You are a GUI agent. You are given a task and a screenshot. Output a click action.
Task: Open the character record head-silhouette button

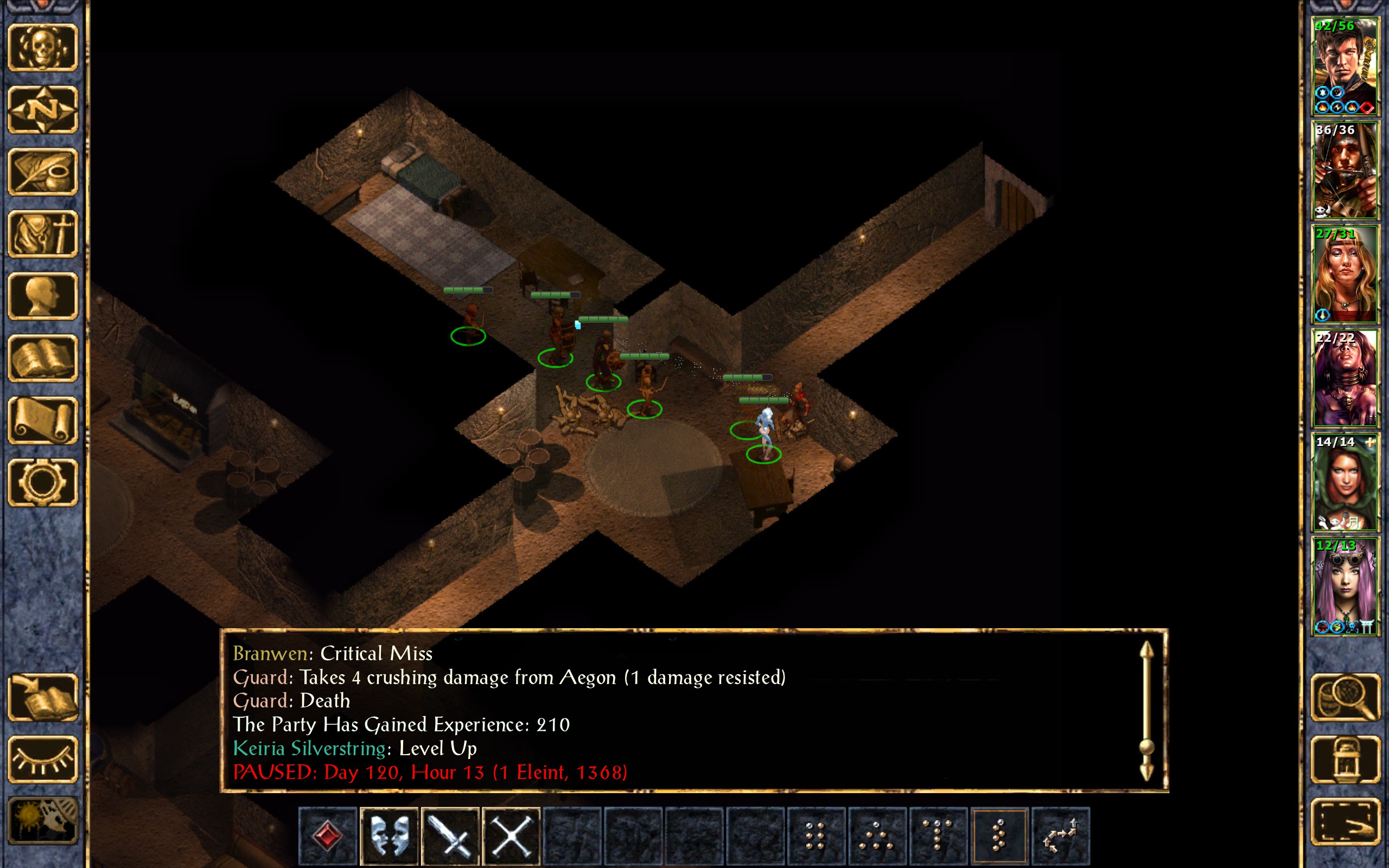43,296
